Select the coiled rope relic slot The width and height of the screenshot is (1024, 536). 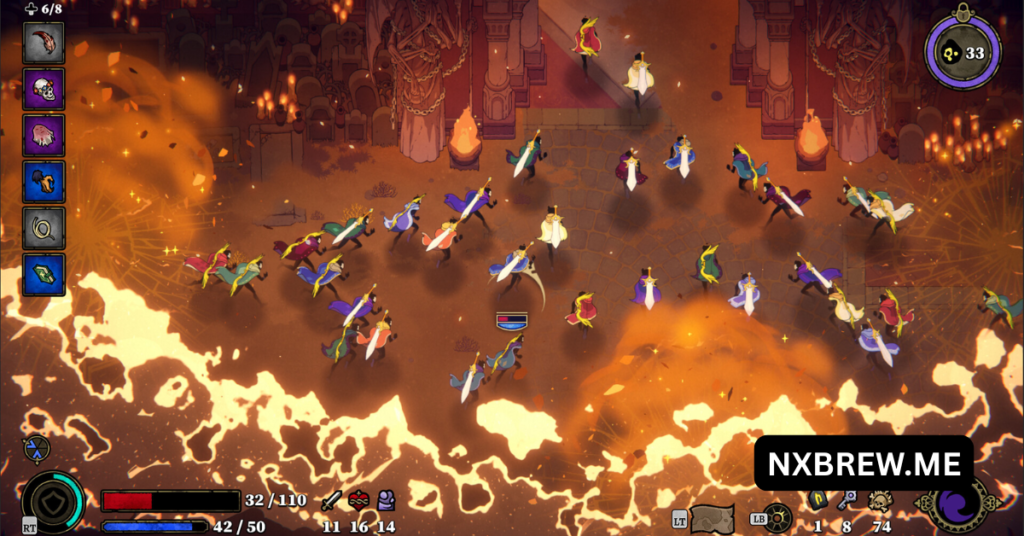(x=44, y=228)
